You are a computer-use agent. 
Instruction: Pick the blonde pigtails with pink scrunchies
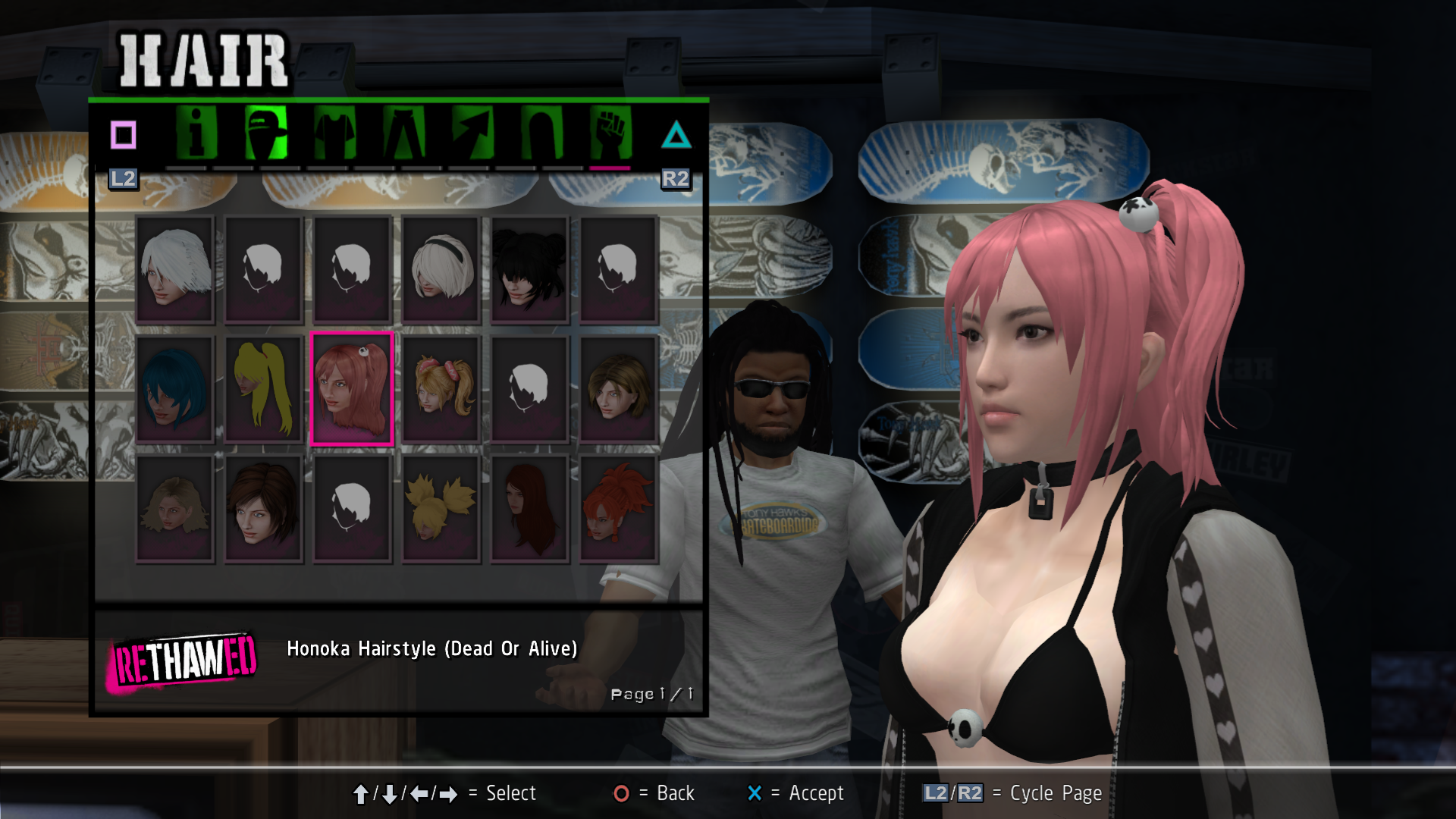[441, 388]
